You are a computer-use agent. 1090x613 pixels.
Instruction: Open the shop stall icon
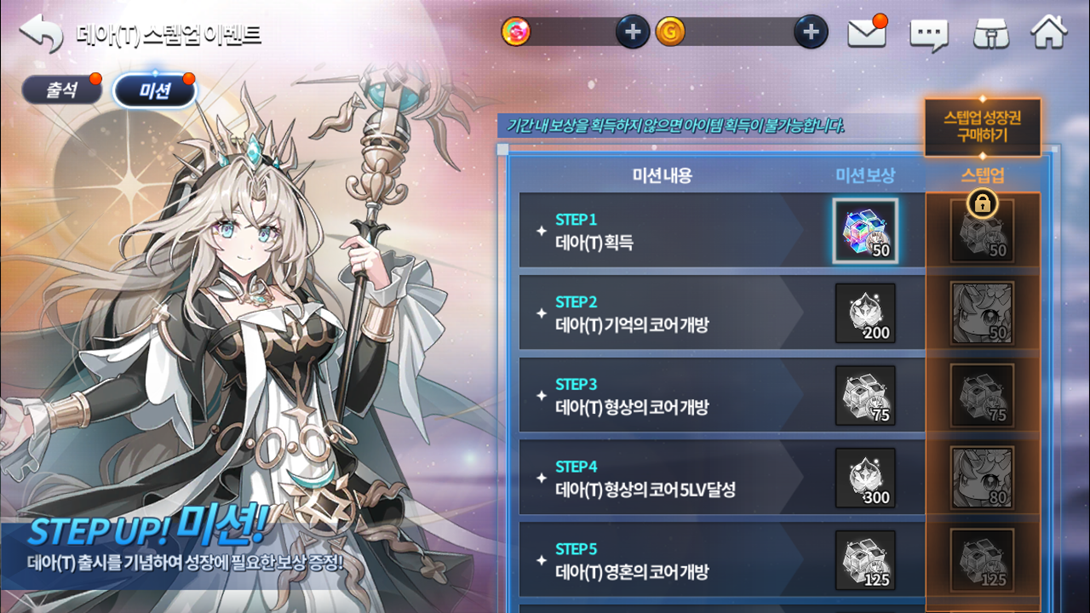[991, 34]
